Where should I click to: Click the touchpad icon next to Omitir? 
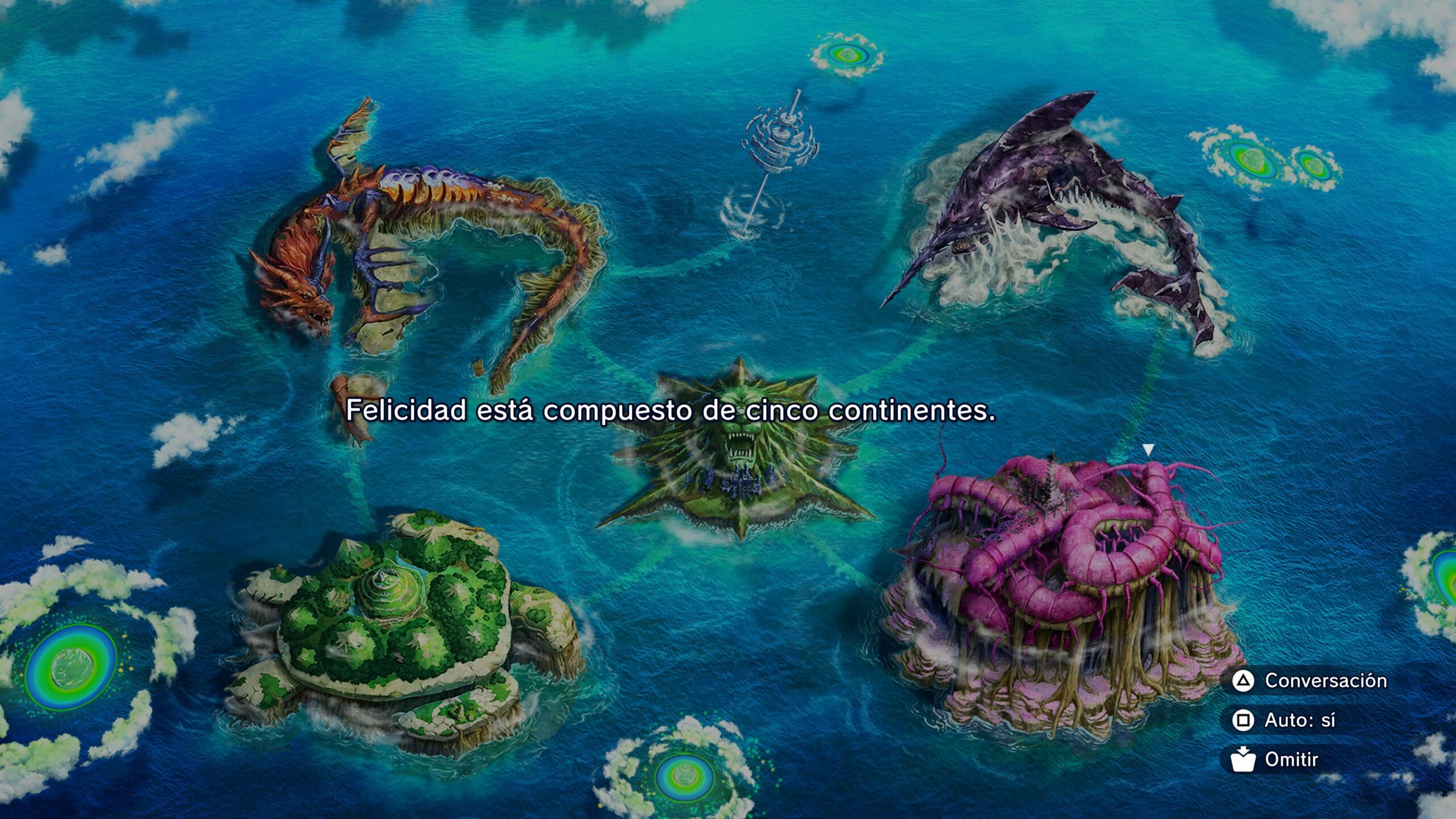point(1243,758)
